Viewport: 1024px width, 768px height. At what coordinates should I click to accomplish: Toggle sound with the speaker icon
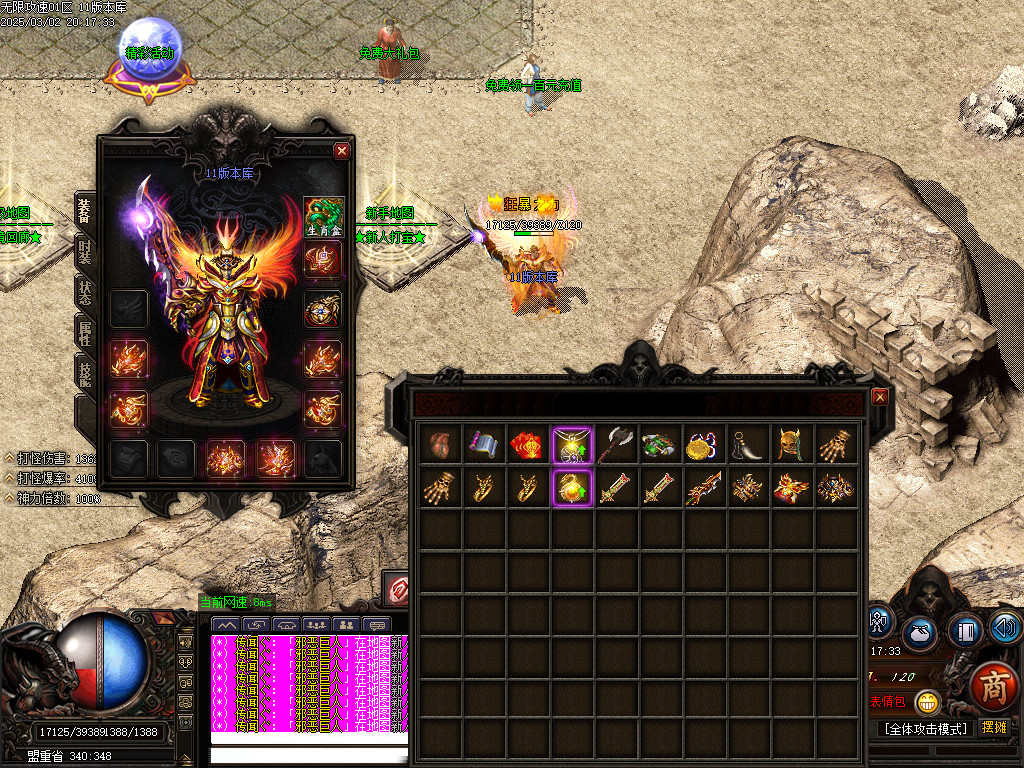[1006, 628]
